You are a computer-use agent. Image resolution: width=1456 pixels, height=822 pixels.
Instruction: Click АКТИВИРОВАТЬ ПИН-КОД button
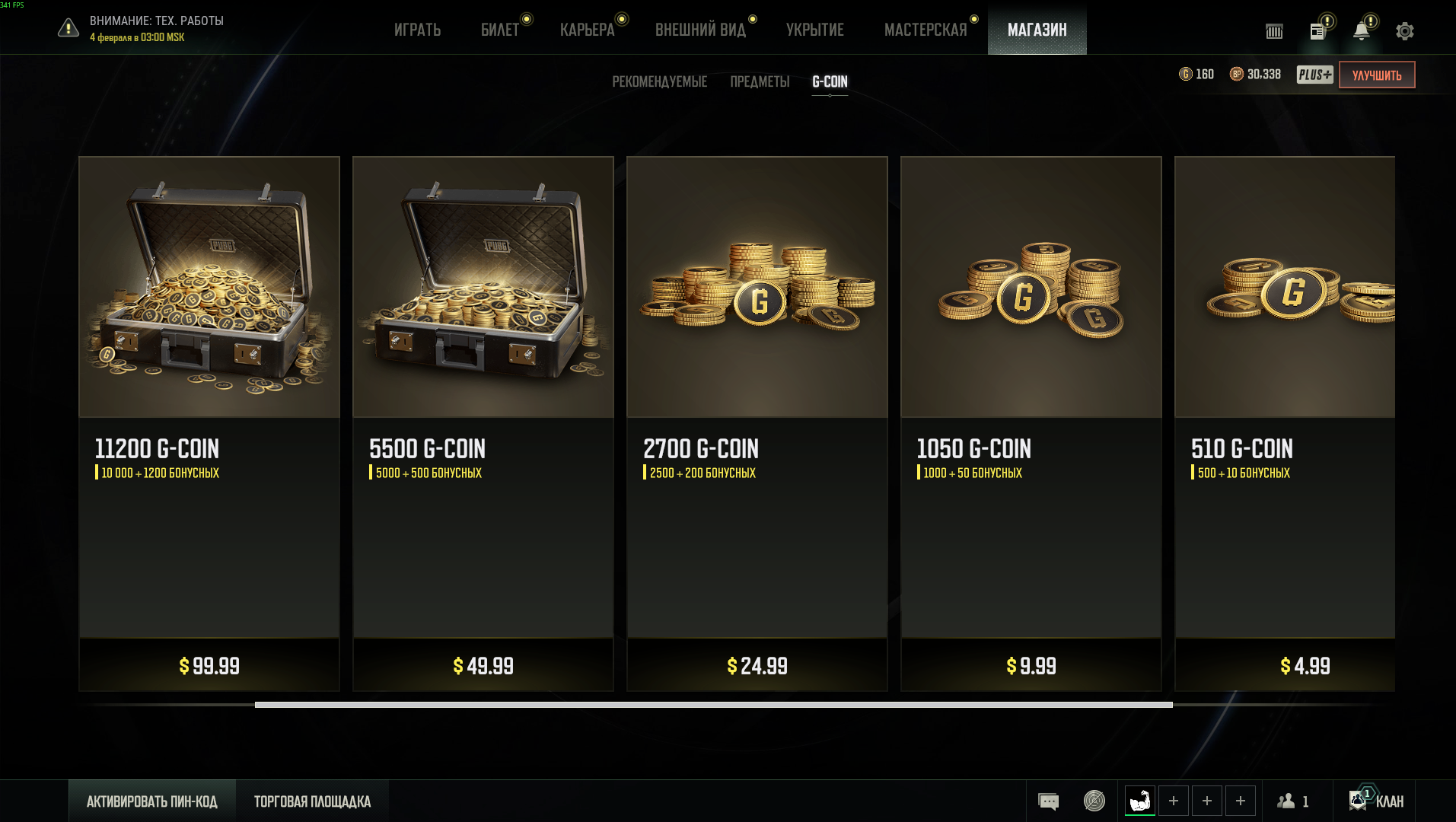[152, 801]
